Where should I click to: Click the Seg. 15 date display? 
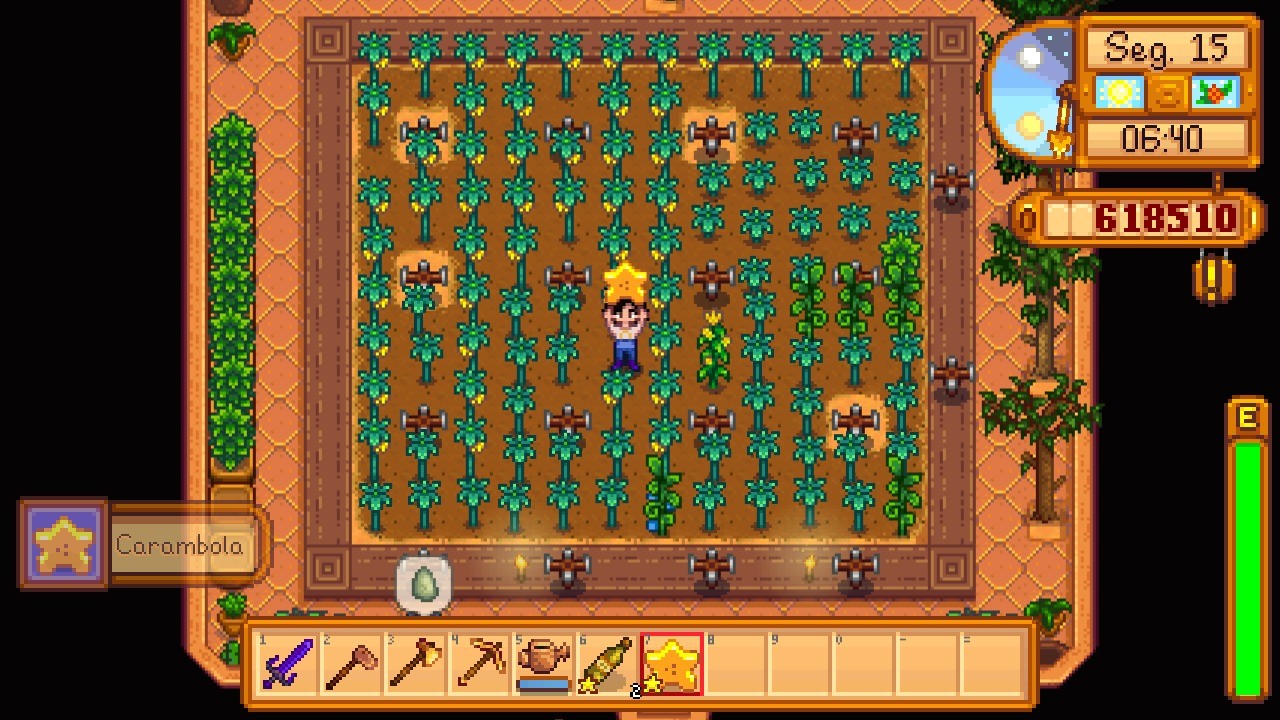(x=1167, y=48)
